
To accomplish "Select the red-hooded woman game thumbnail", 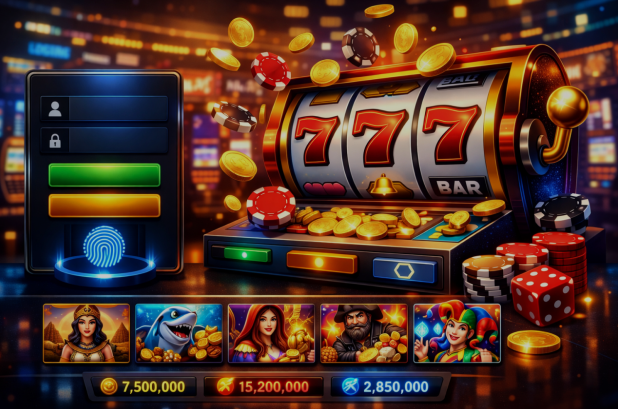I will 271,333.
